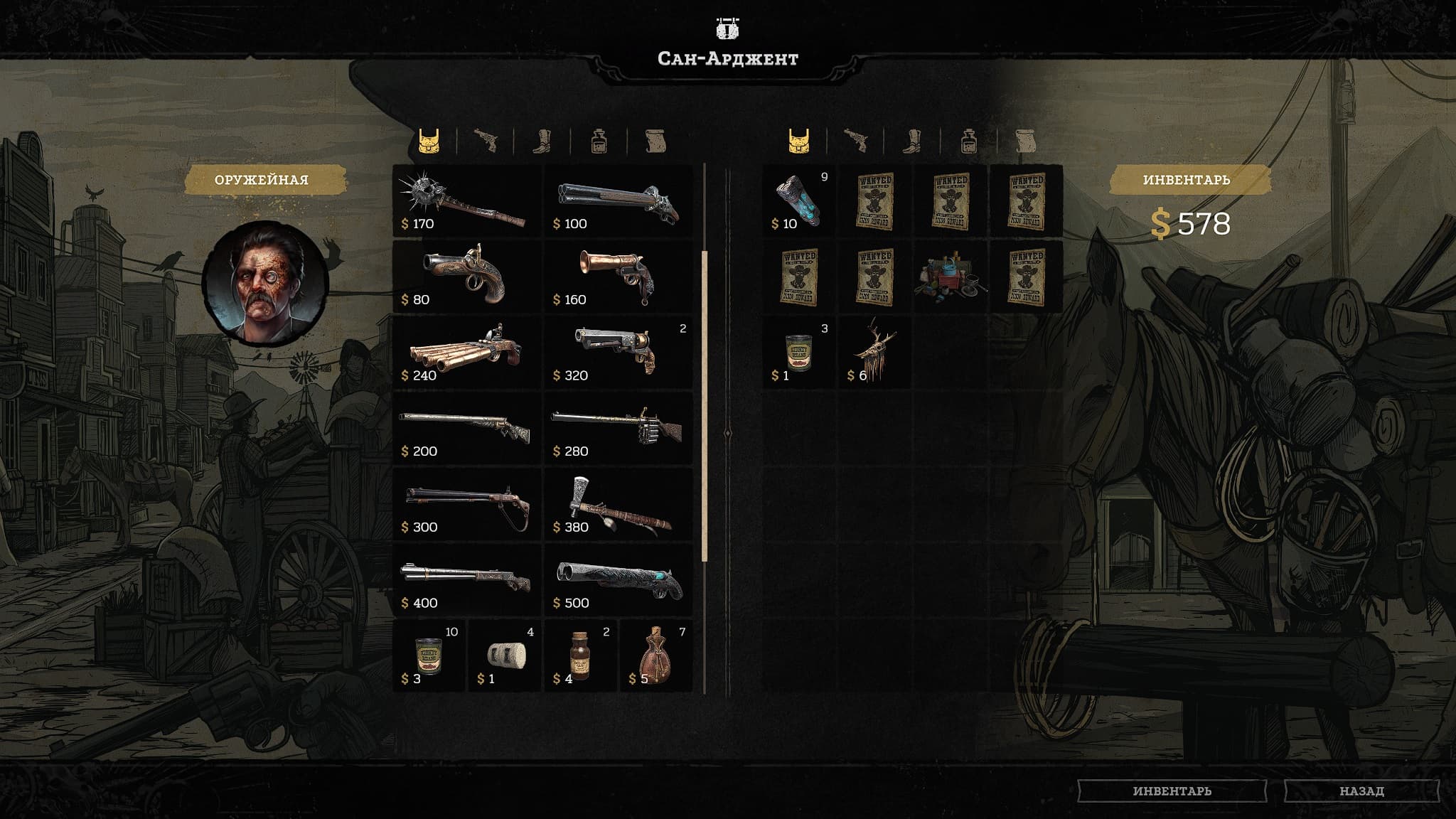Choose the $500 ornate turquoise shotgun

coord(619,581)
